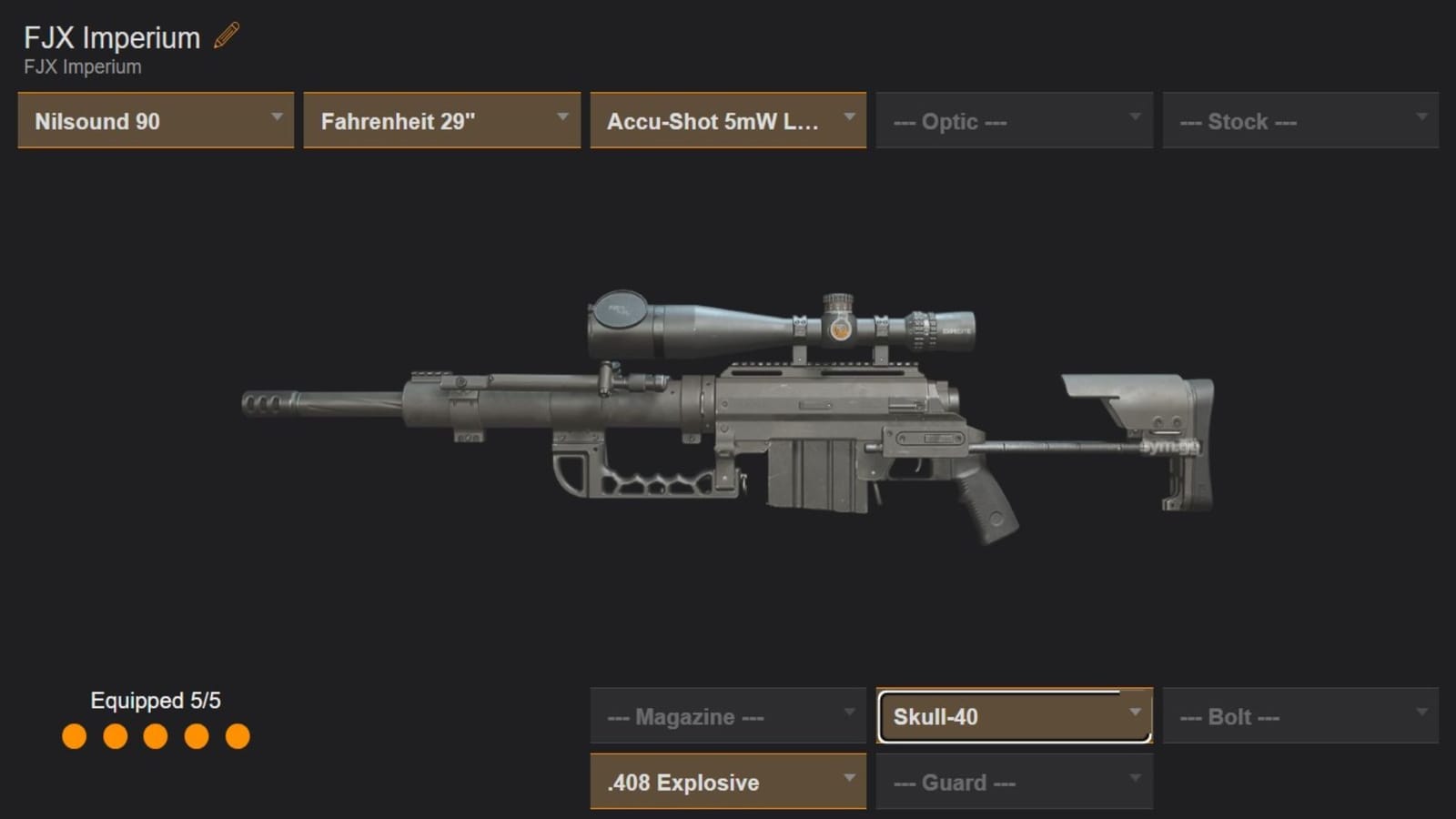This screenshot has height=819, width=1456.
Task: Click the Equipped 5/5 label
Action: [158, 701]
